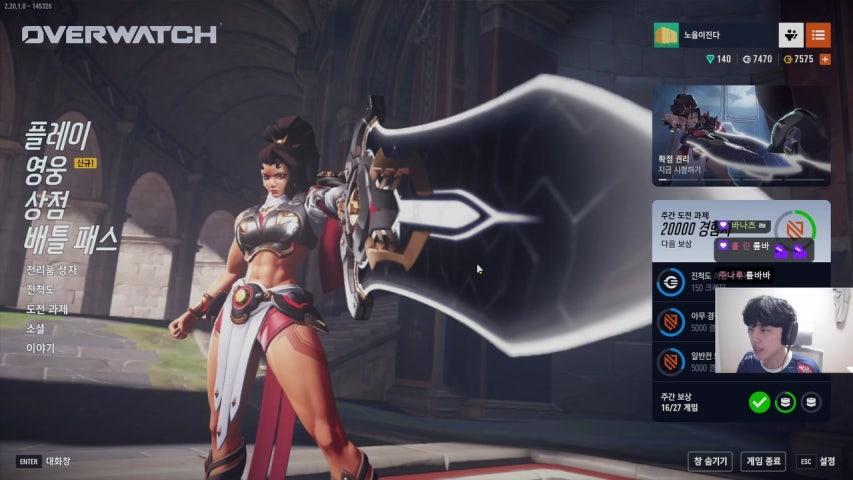Open the 배틀 패스 (Battle Pass) menu
Viewport: 853px width, 480px height.
(x=70, y=238)
